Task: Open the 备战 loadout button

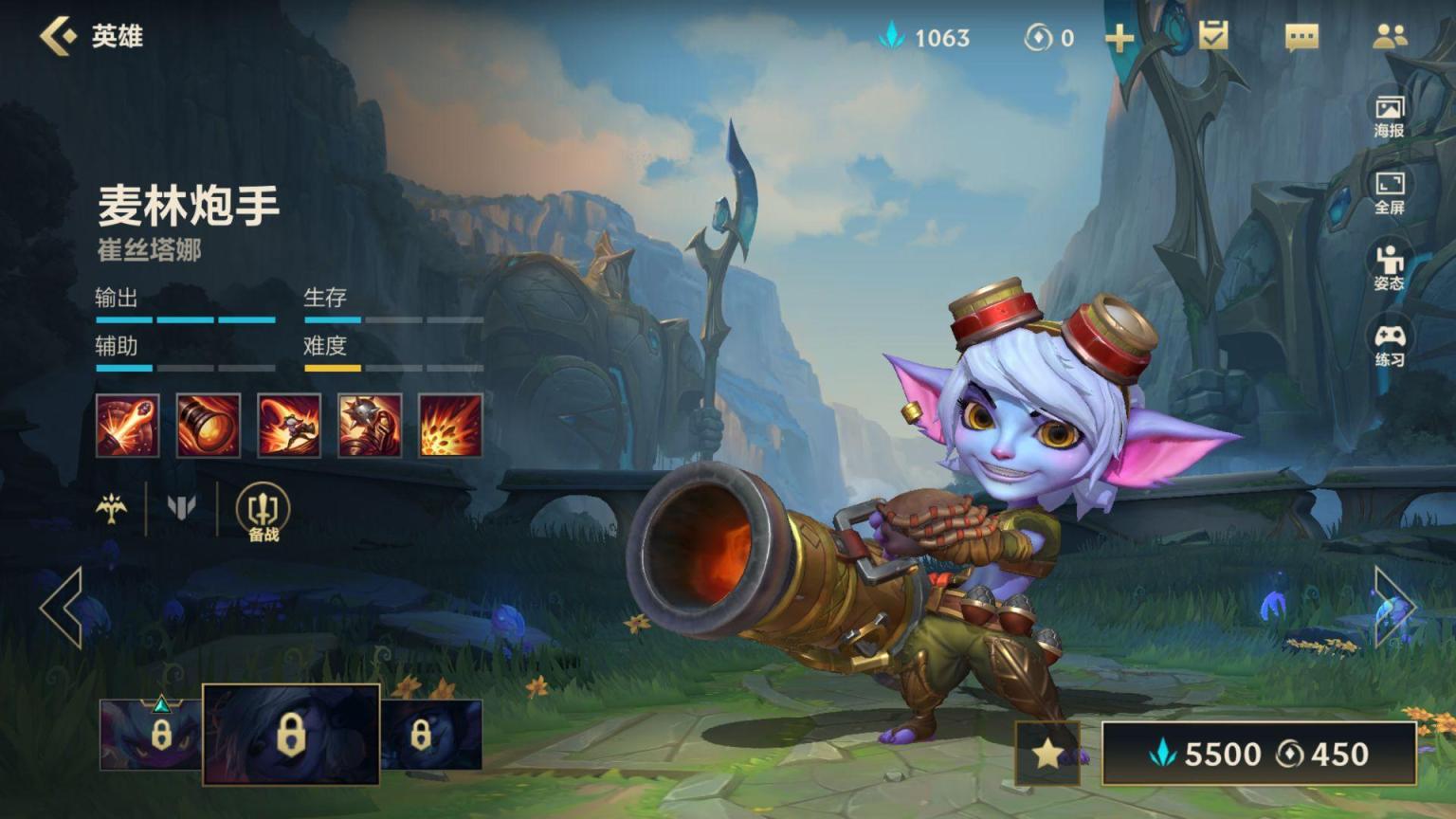Action: pyautogui.click(x=263, y=513)
